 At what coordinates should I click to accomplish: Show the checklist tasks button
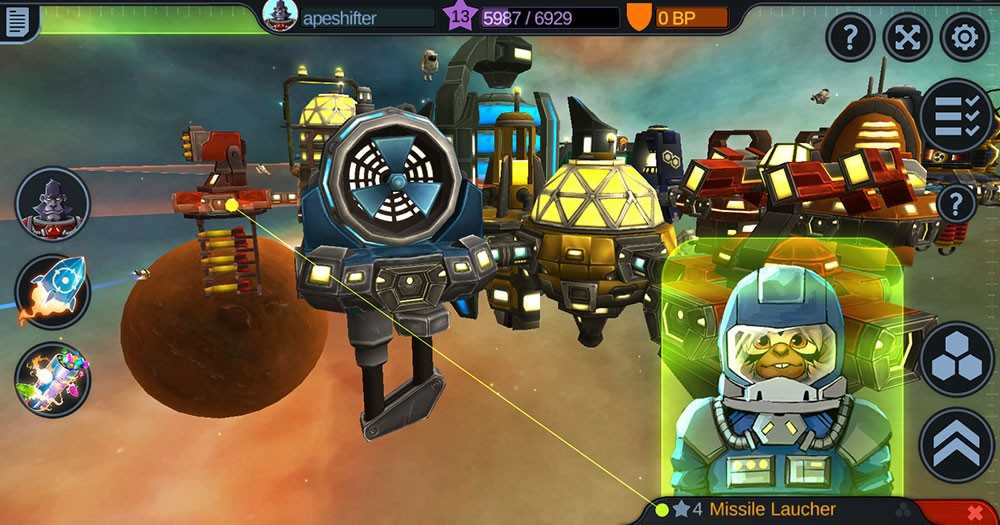956,116
